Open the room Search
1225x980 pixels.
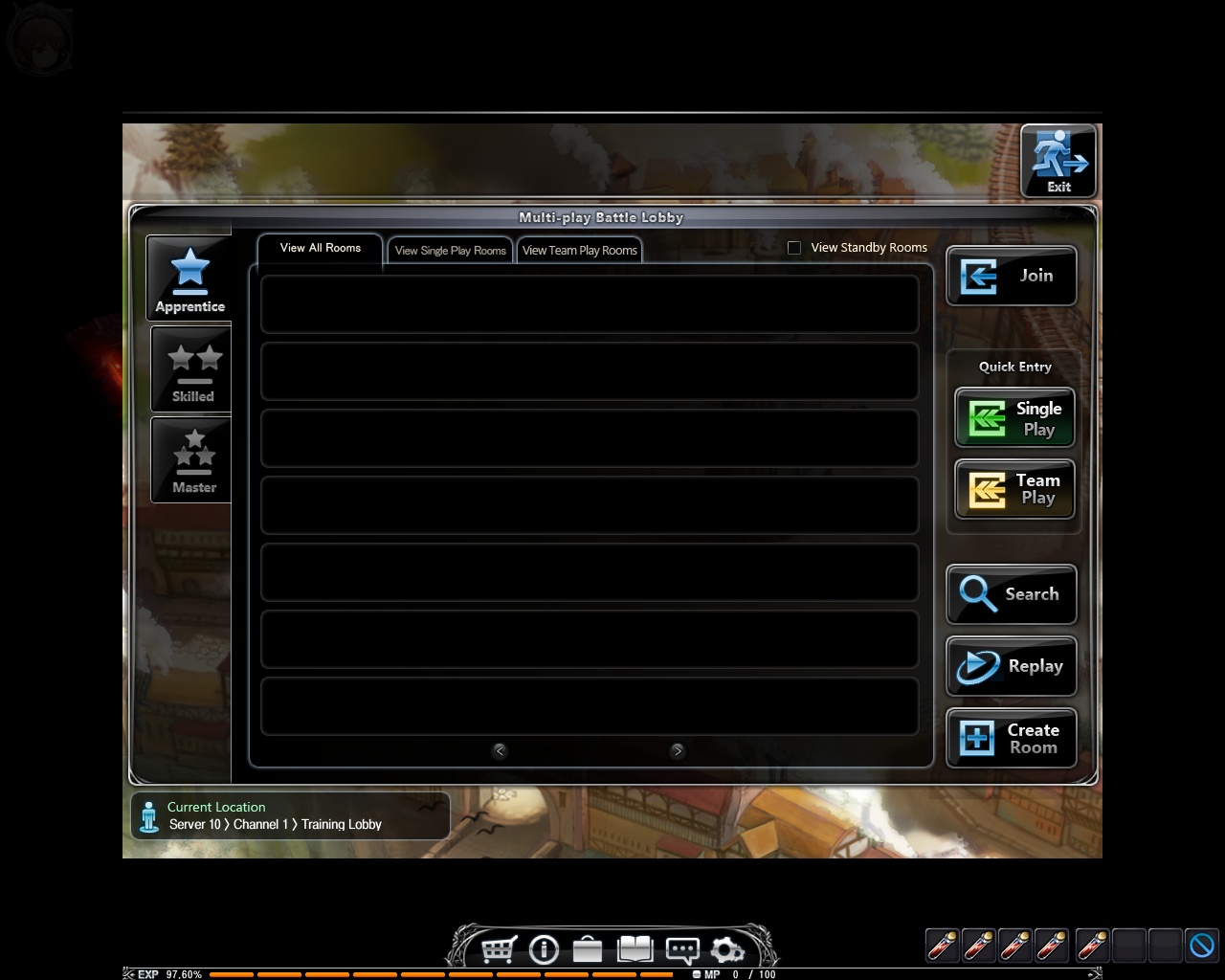tap(1011, 594)
